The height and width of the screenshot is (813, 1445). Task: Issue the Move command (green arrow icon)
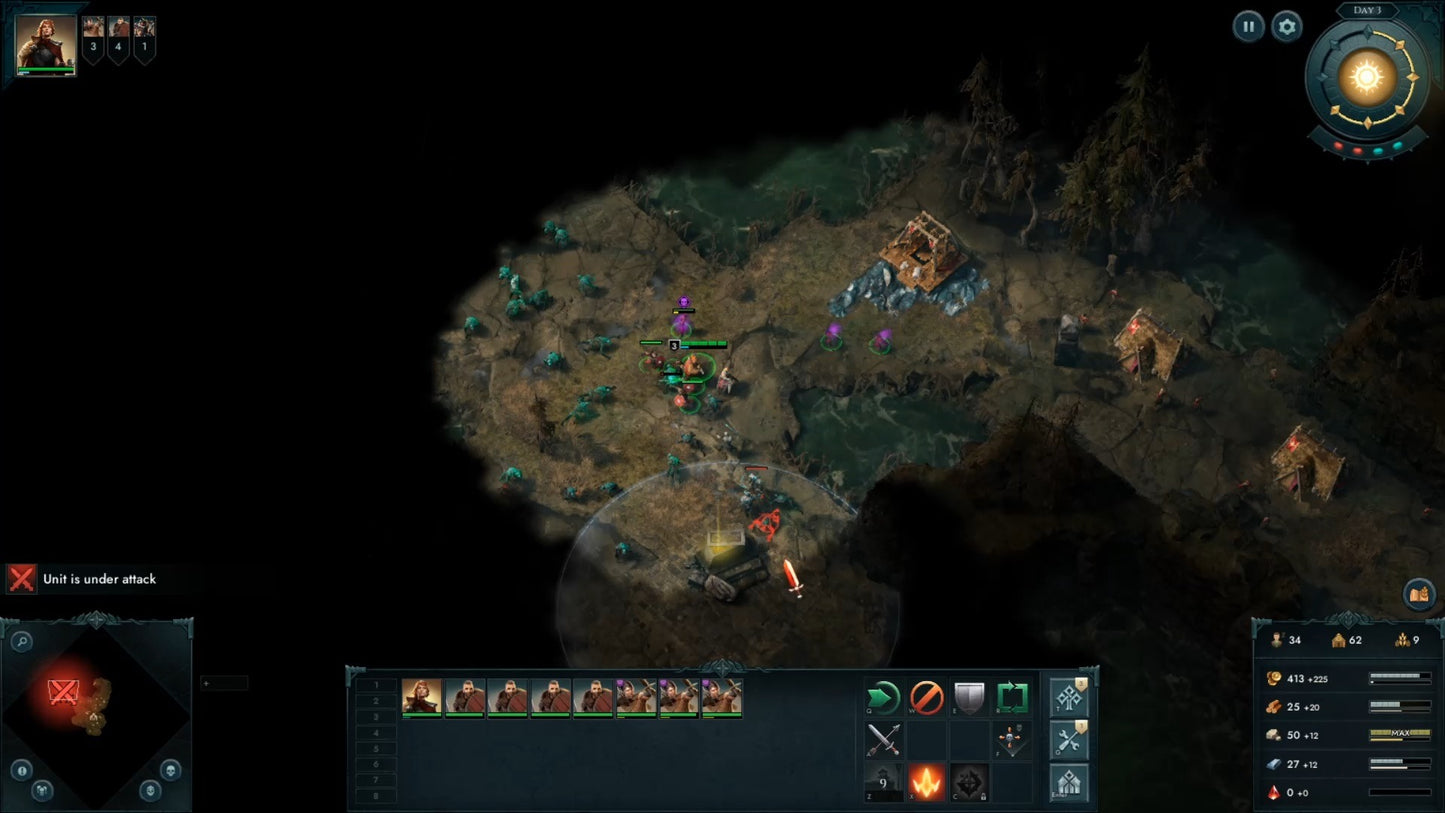click(883, 698)
